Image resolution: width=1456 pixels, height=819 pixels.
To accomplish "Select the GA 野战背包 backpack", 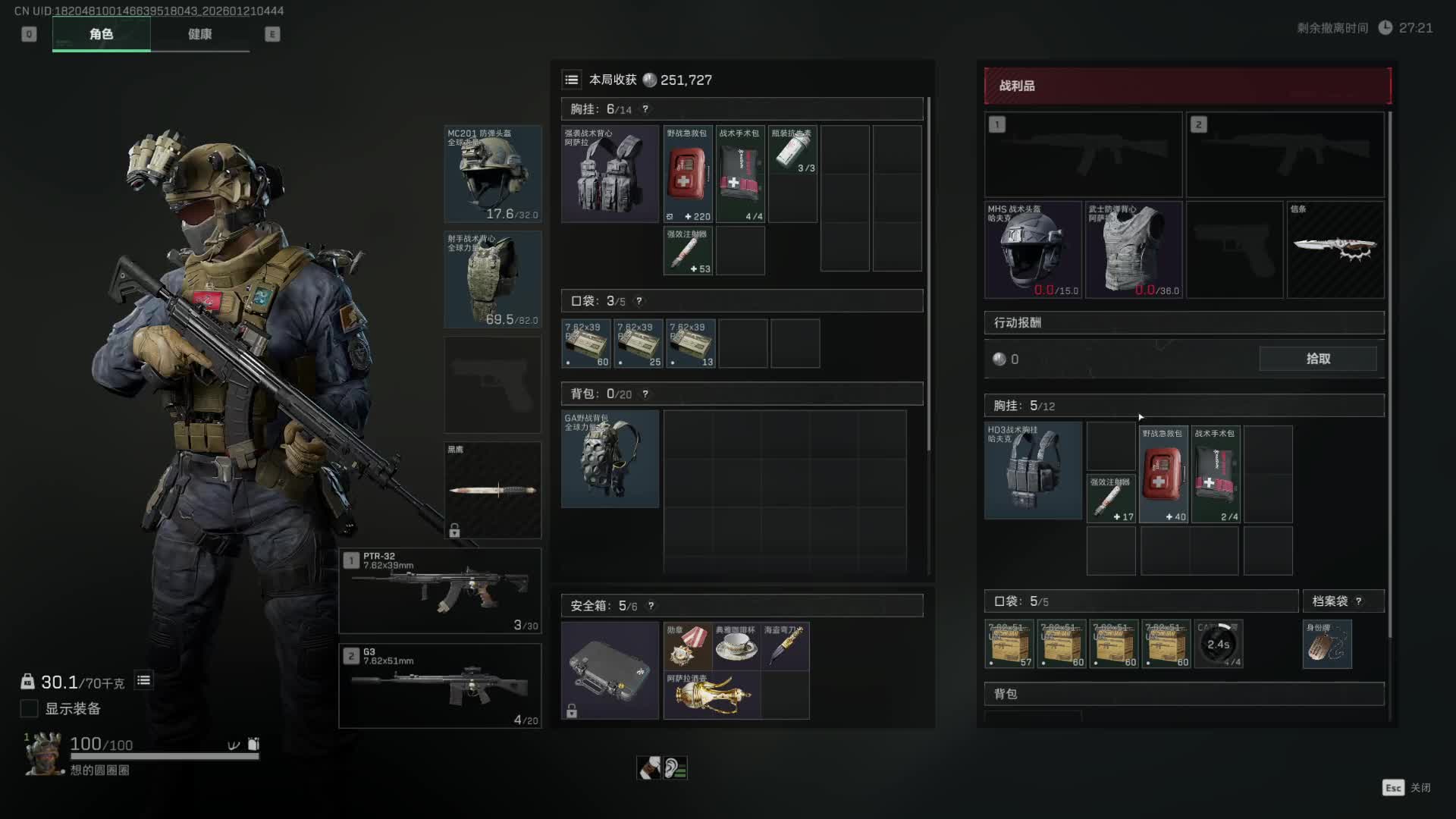I will pos(610,459).
